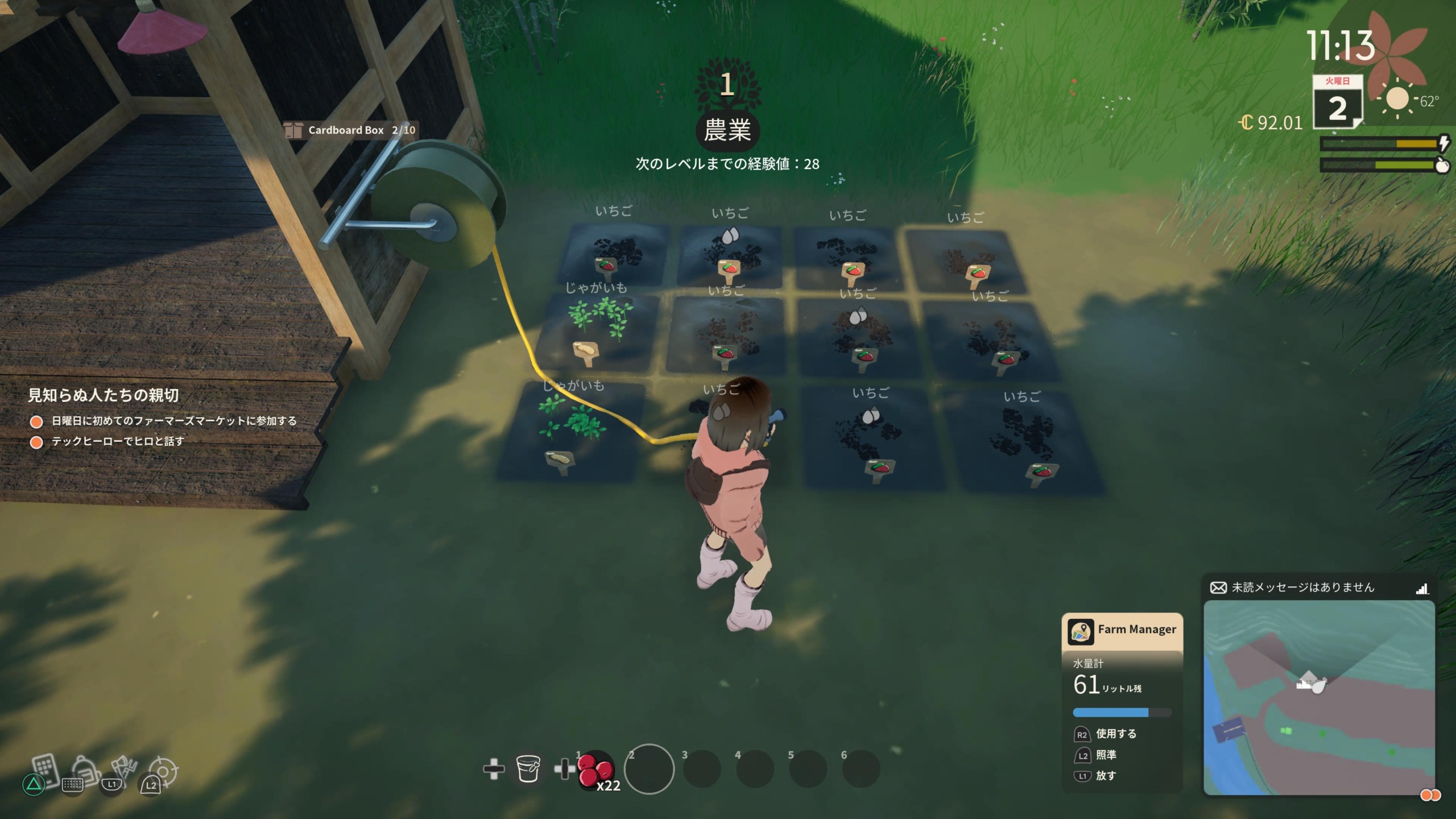
Task: Select the Tech Hero quest objective
Action: click(118, 441)
